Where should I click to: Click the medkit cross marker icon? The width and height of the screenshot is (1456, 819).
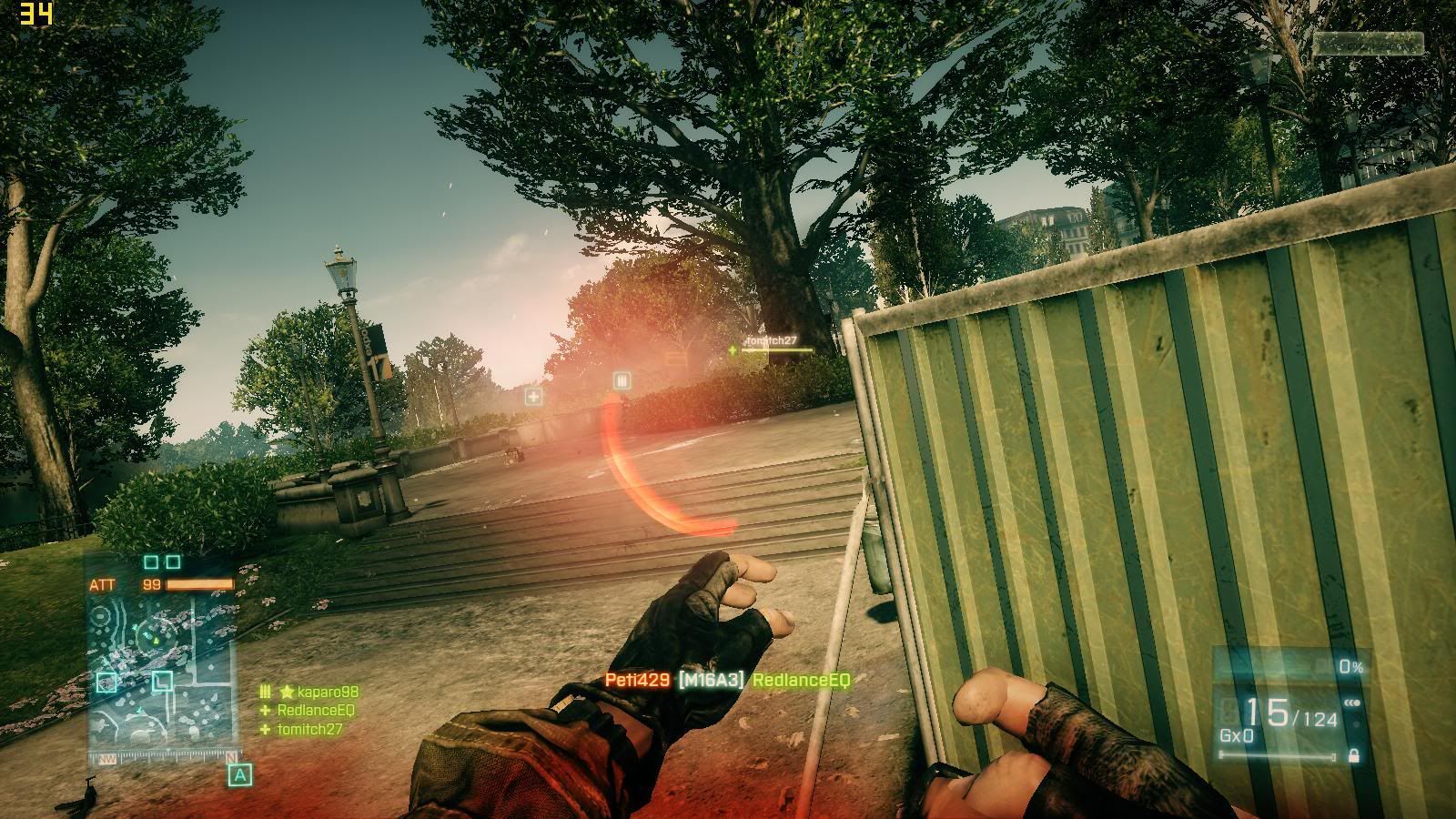[533, 396]
